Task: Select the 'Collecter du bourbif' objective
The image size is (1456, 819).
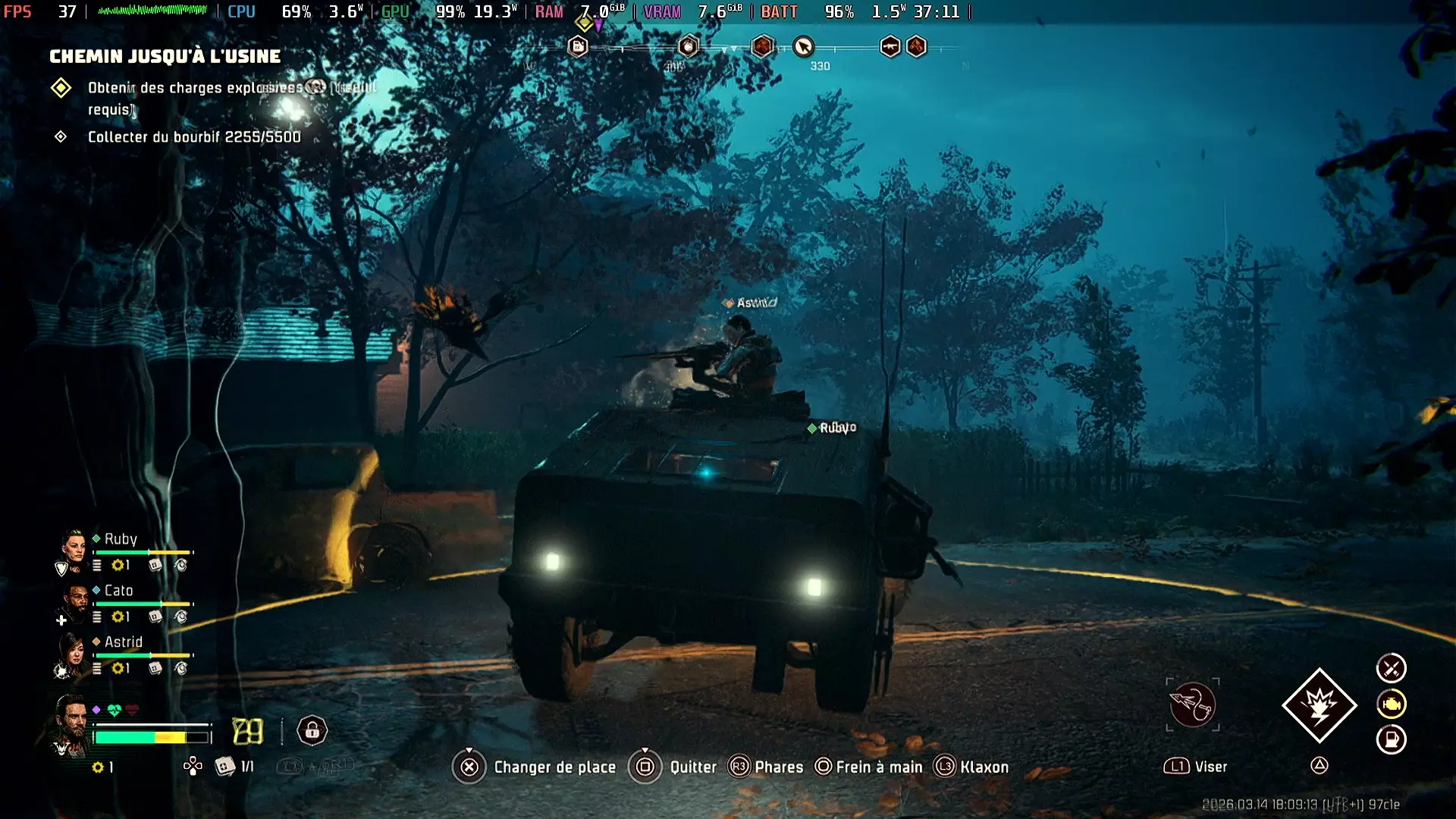Action: (x=193, y=136)
